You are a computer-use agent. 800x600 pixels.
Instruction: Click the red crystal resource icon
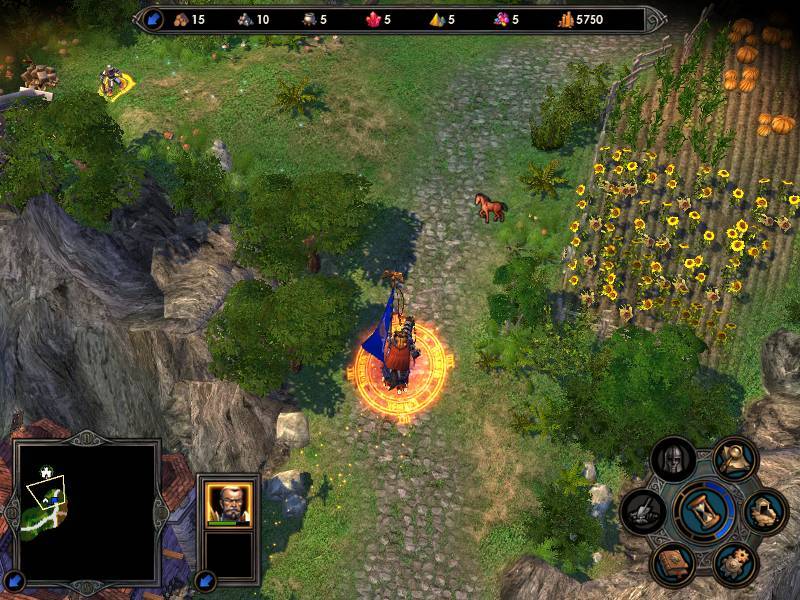tap(377, 18)
